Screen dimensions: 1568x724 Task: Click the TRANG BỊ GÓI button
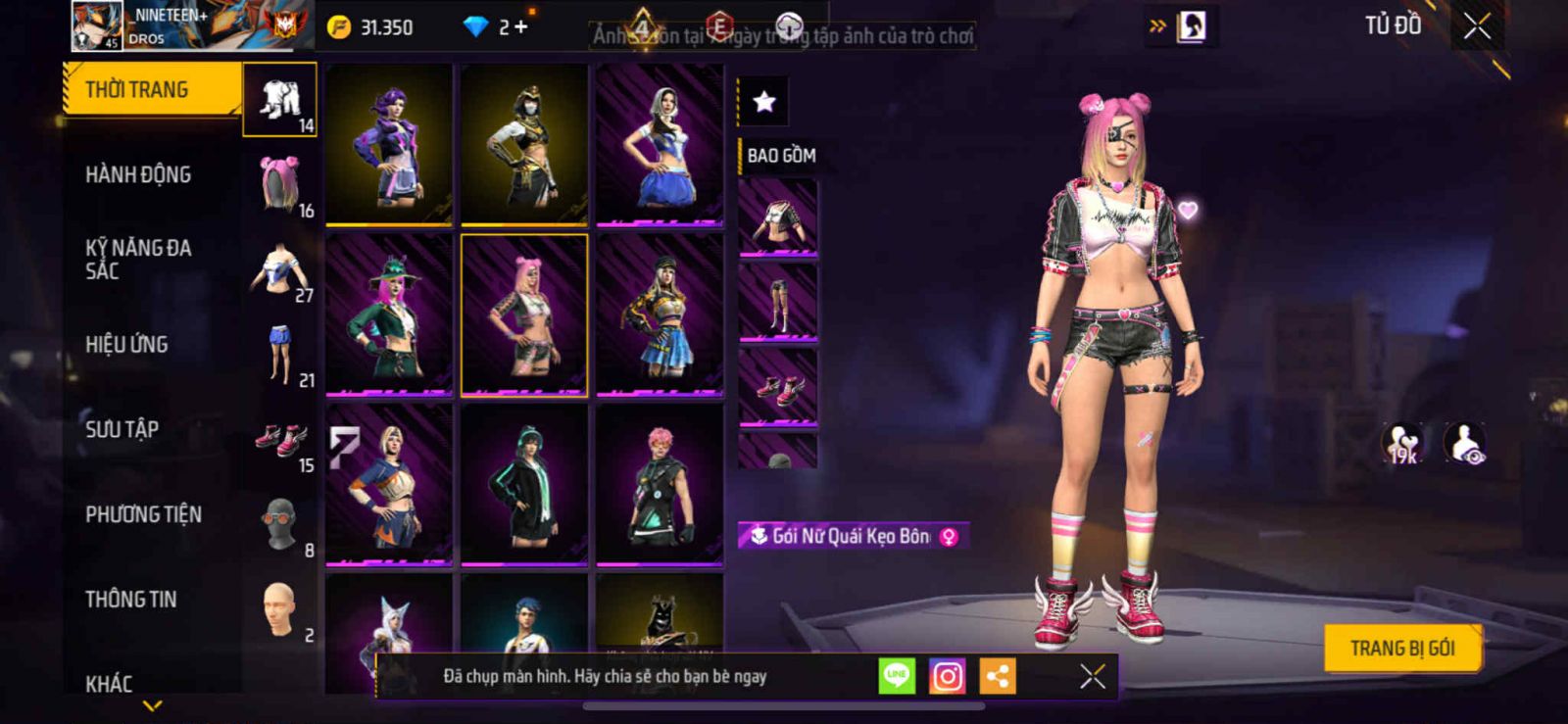pyautogui.click(x=1401, y=649)
